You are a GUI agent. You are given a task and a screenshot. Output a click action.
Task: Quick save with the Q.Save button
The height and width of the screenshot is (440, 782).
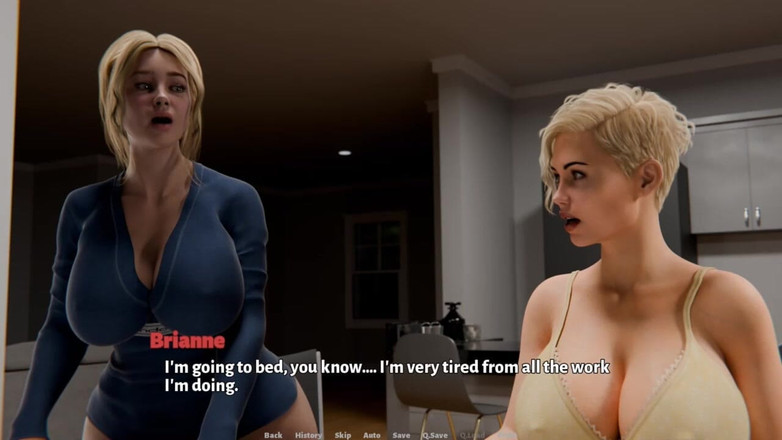435,435
